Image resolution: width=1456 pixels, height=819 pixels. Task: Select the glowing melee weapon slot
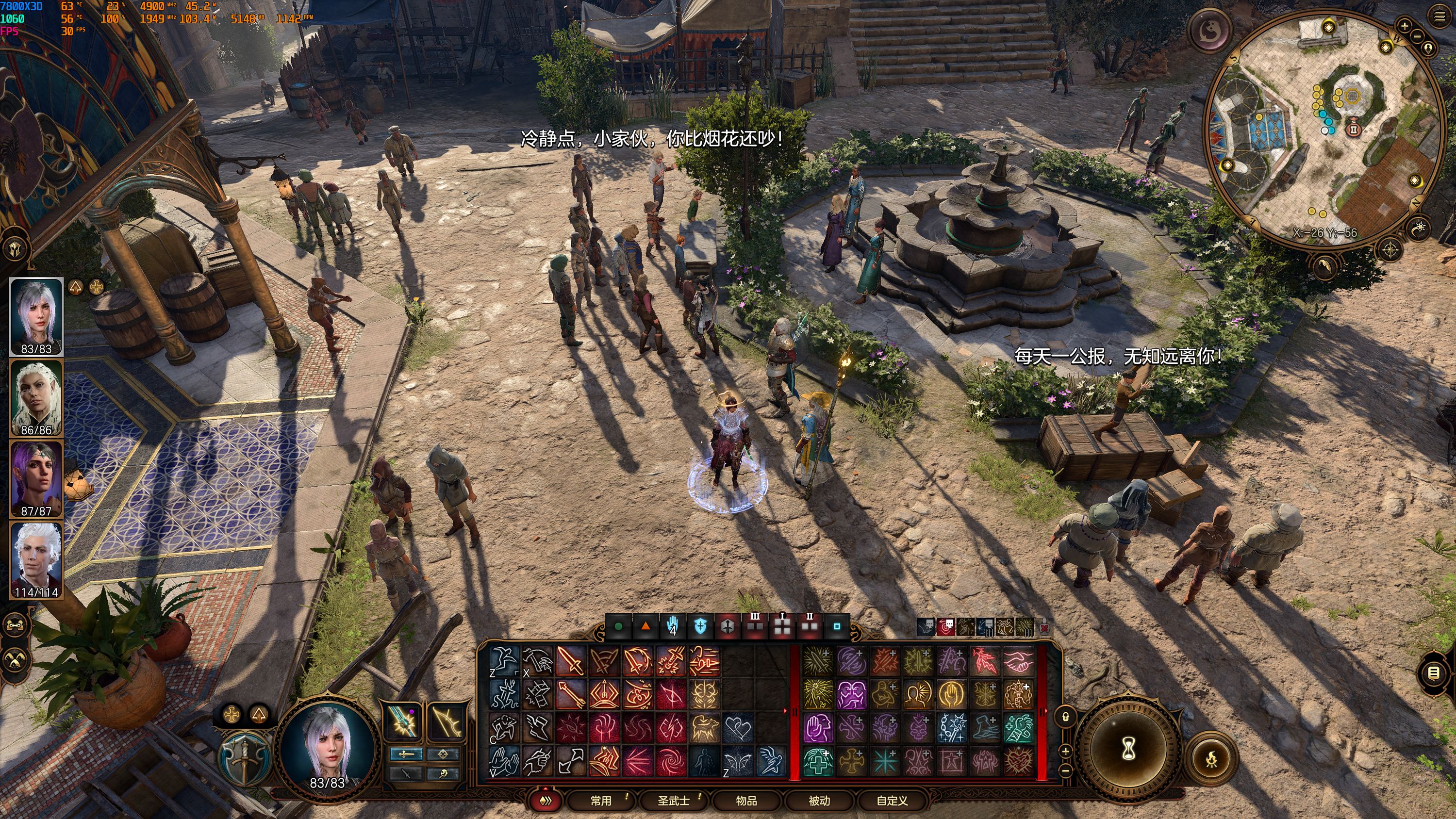click(x=401, y=721)
